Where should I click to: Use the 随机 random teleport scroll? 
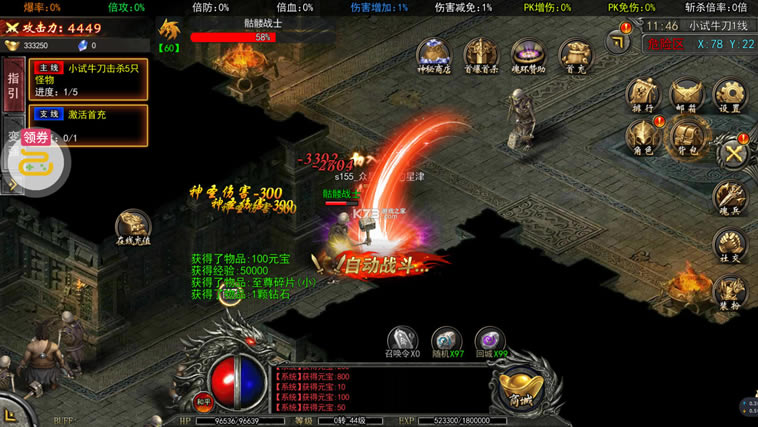click(x=446, y=339)
